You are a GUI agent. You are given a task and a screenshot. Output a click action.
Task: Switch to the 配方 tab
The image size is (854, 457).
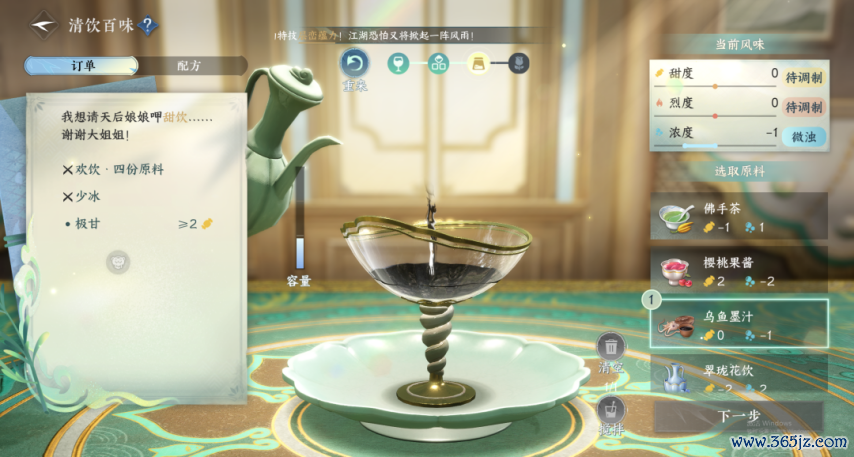point(189,66)
